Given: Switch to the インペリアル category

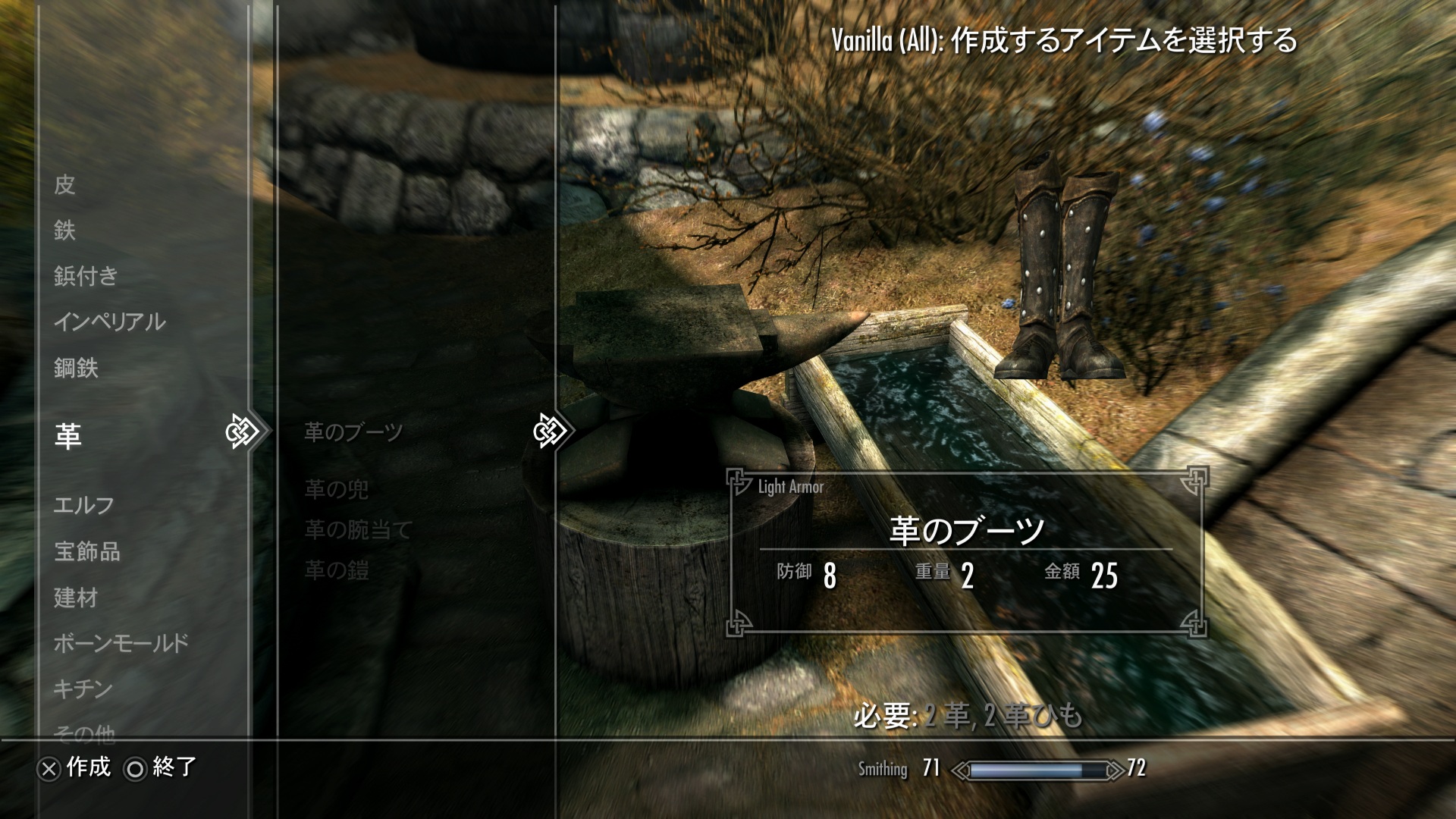Looking at the screenshot, I should coord(109,322).
